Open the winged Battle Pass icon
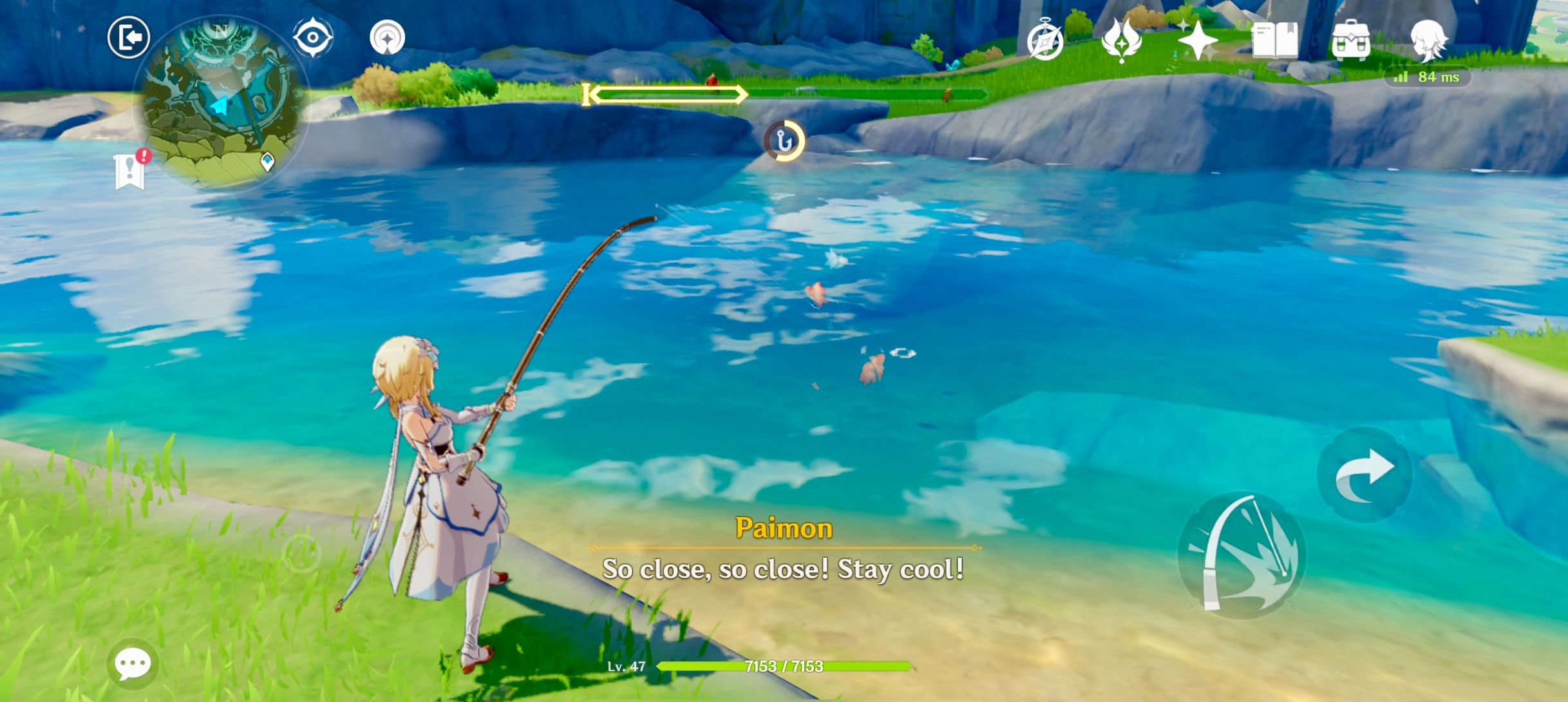Image resolution: width=1568 pixels, height=702 pixels. (1122, 41)
